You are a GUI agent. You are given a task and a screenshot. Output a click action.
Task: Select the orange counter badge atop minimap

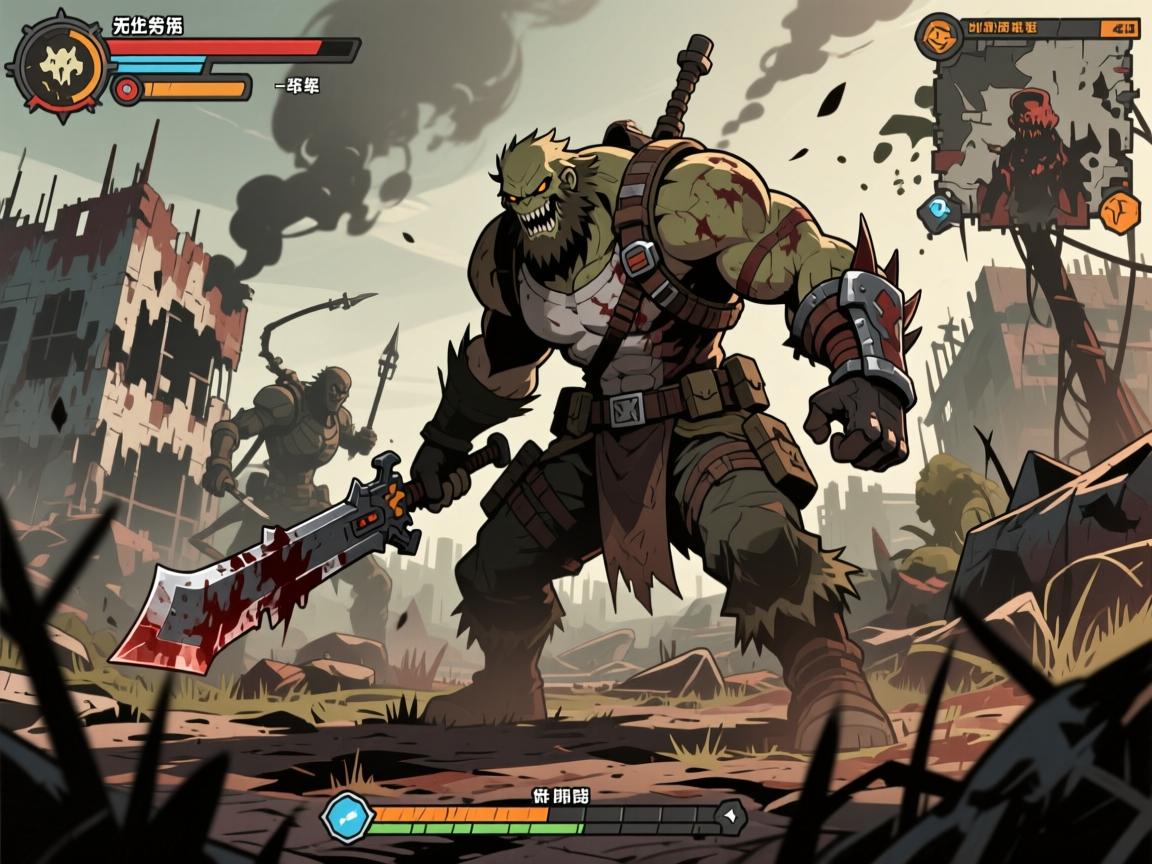(1119, 28)
